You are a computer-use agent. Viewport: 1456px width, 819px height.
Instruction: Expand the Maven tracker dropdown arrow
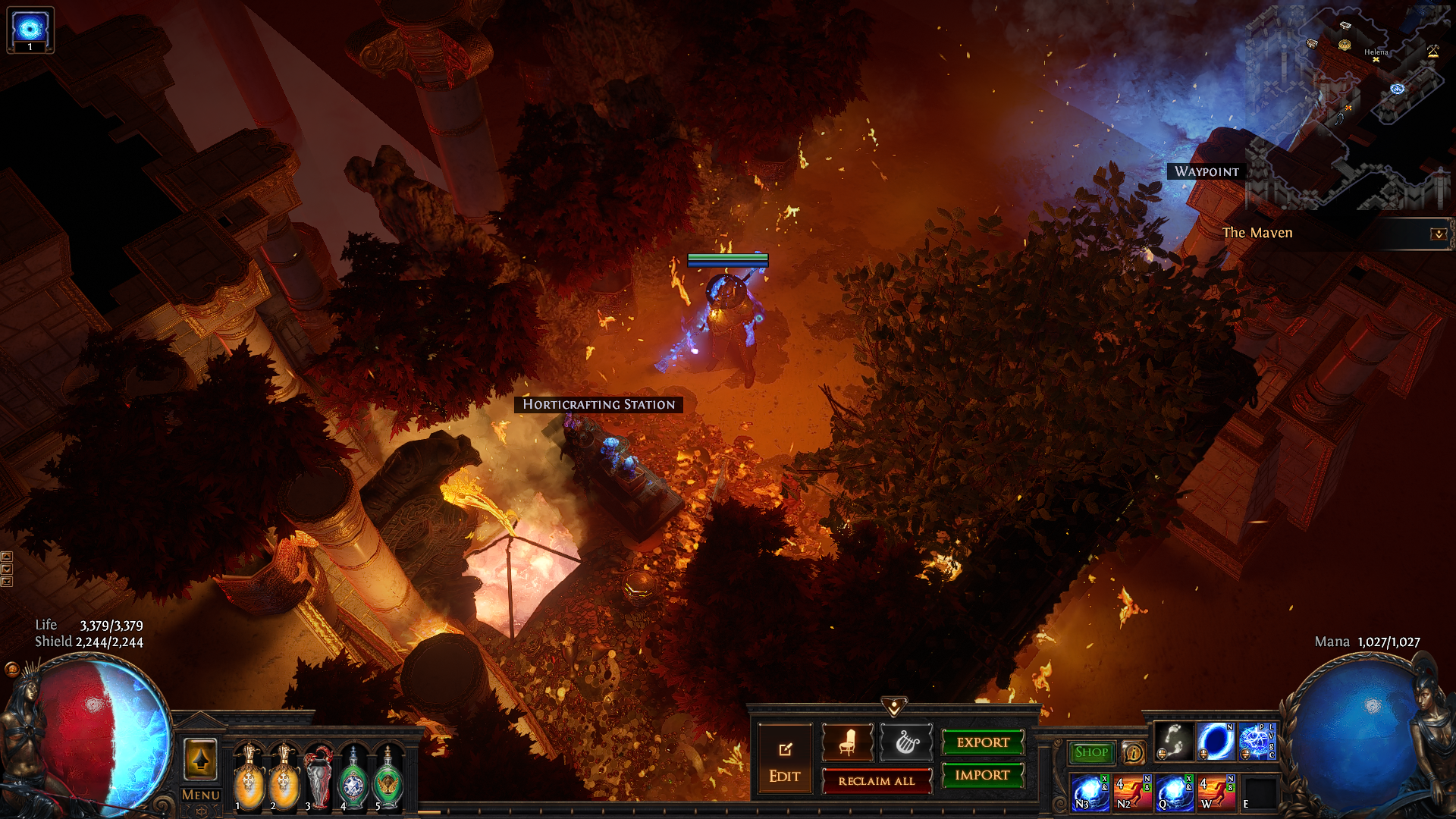coord(1438,234)
